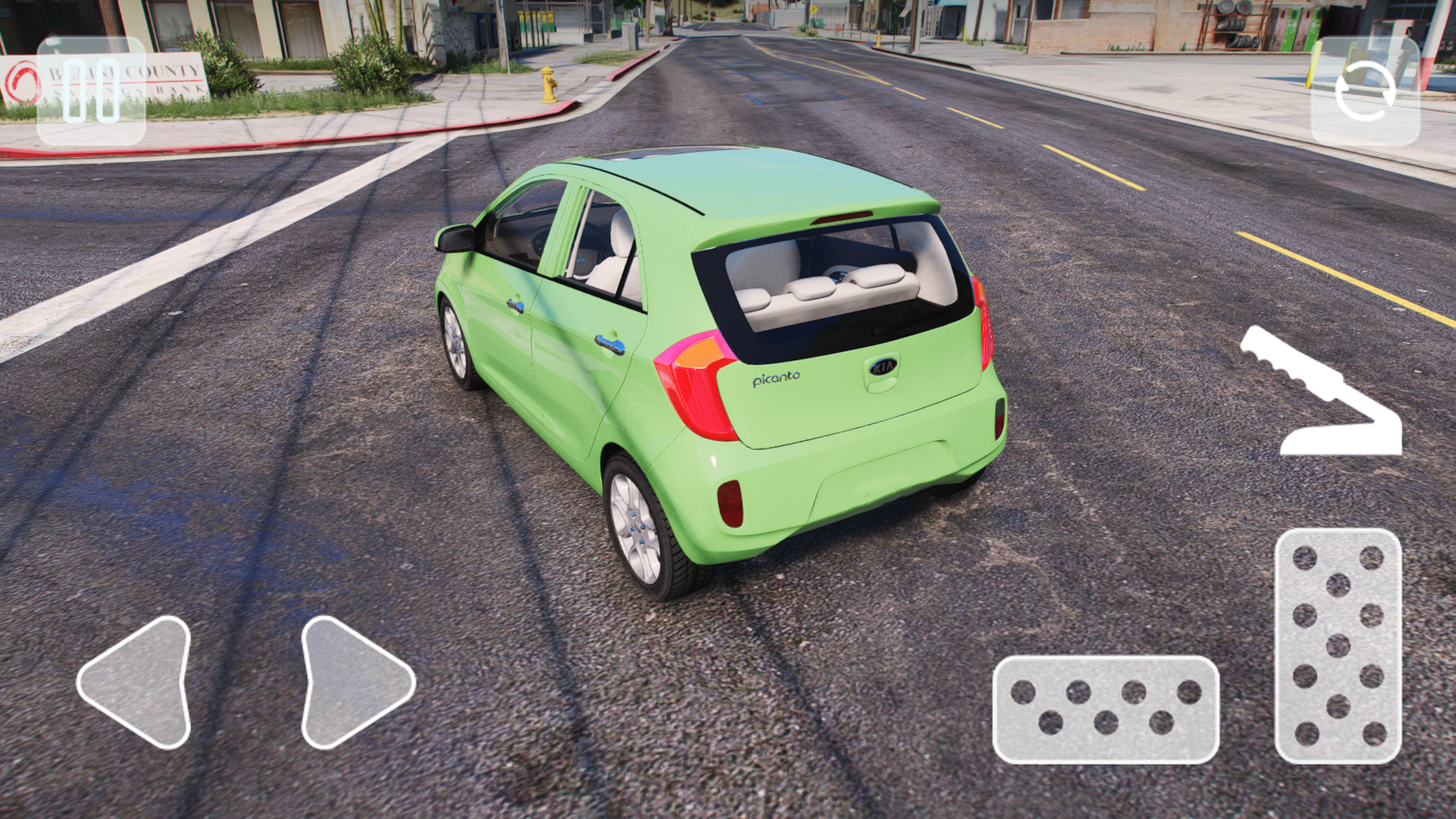Tap the rear of the green Picanto
This screenshot has height=819, width=1456.
pos(834,402)
